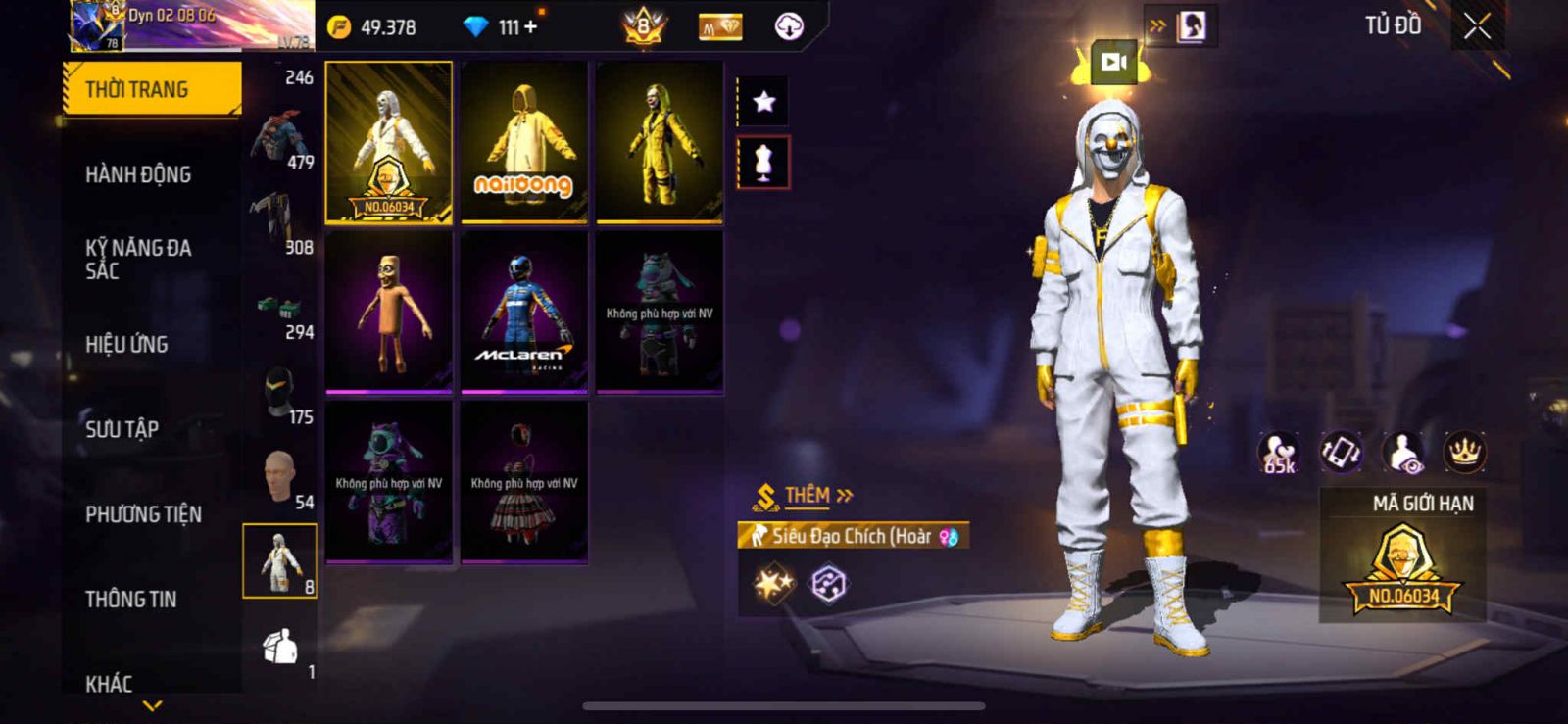Select the white hooded outfit No.06034

coord(389,142)
